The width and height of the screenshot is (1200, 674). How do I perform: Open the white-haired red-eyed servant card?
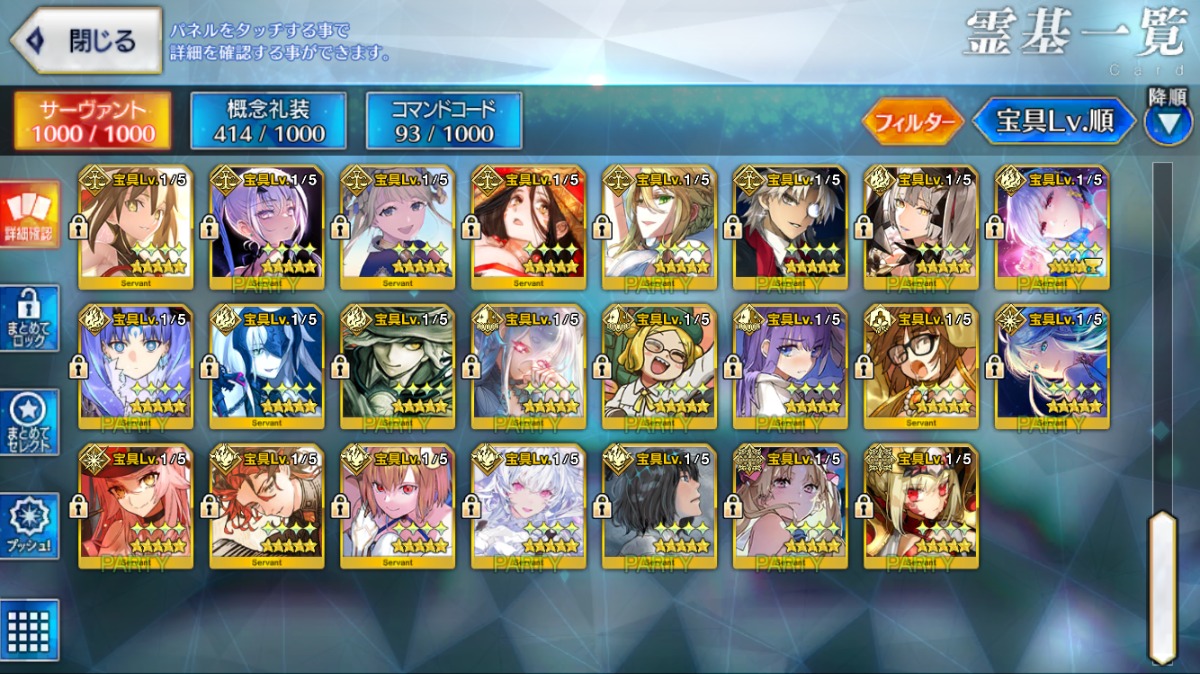tap(528, 506)
